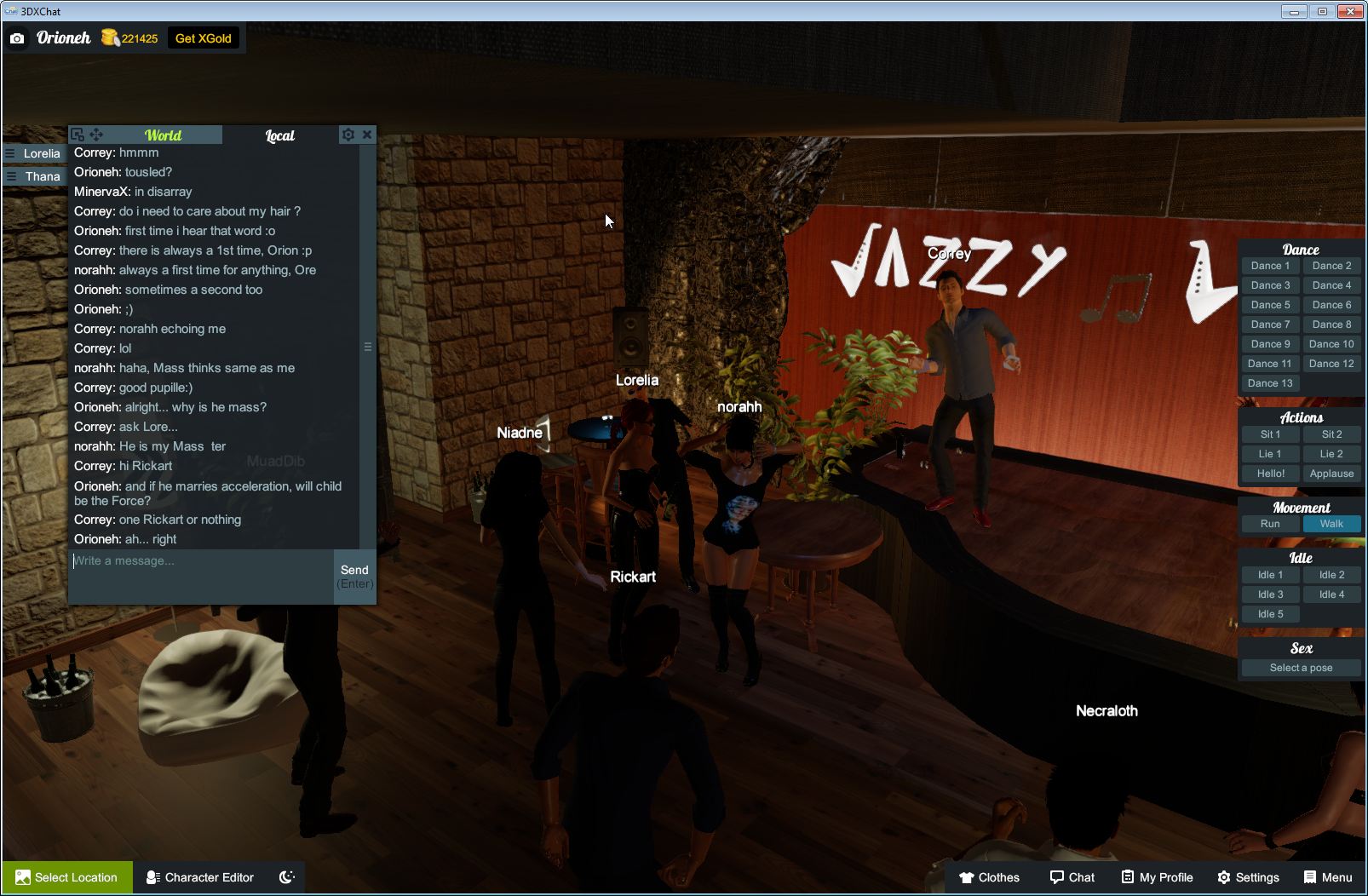Open the Select a pose chooser
This screenshot has height=896, width=1368.
(x=1301, y=668)
